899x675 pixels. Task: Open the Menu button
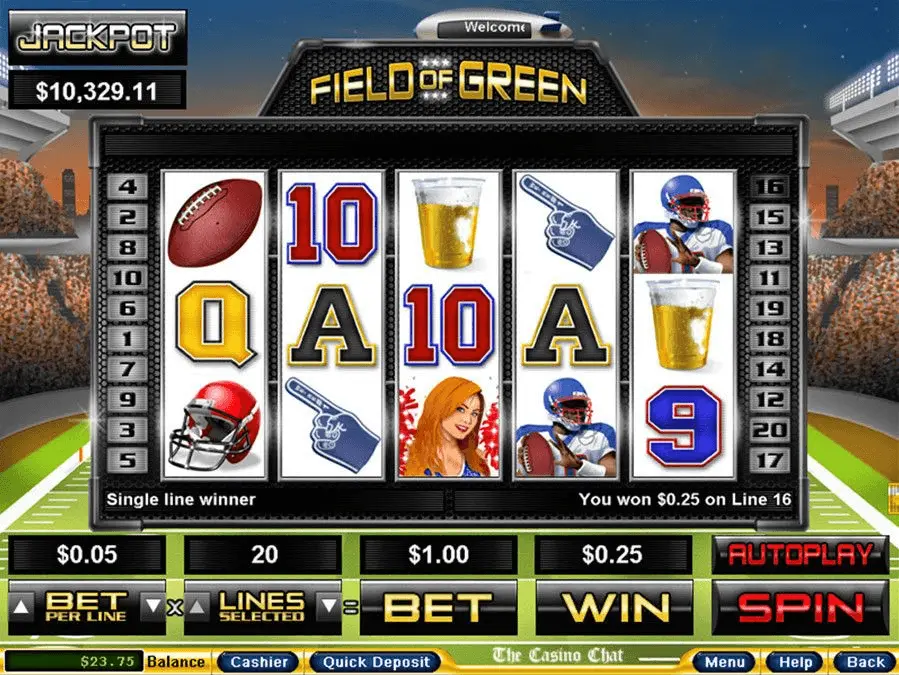coord(724,662)
